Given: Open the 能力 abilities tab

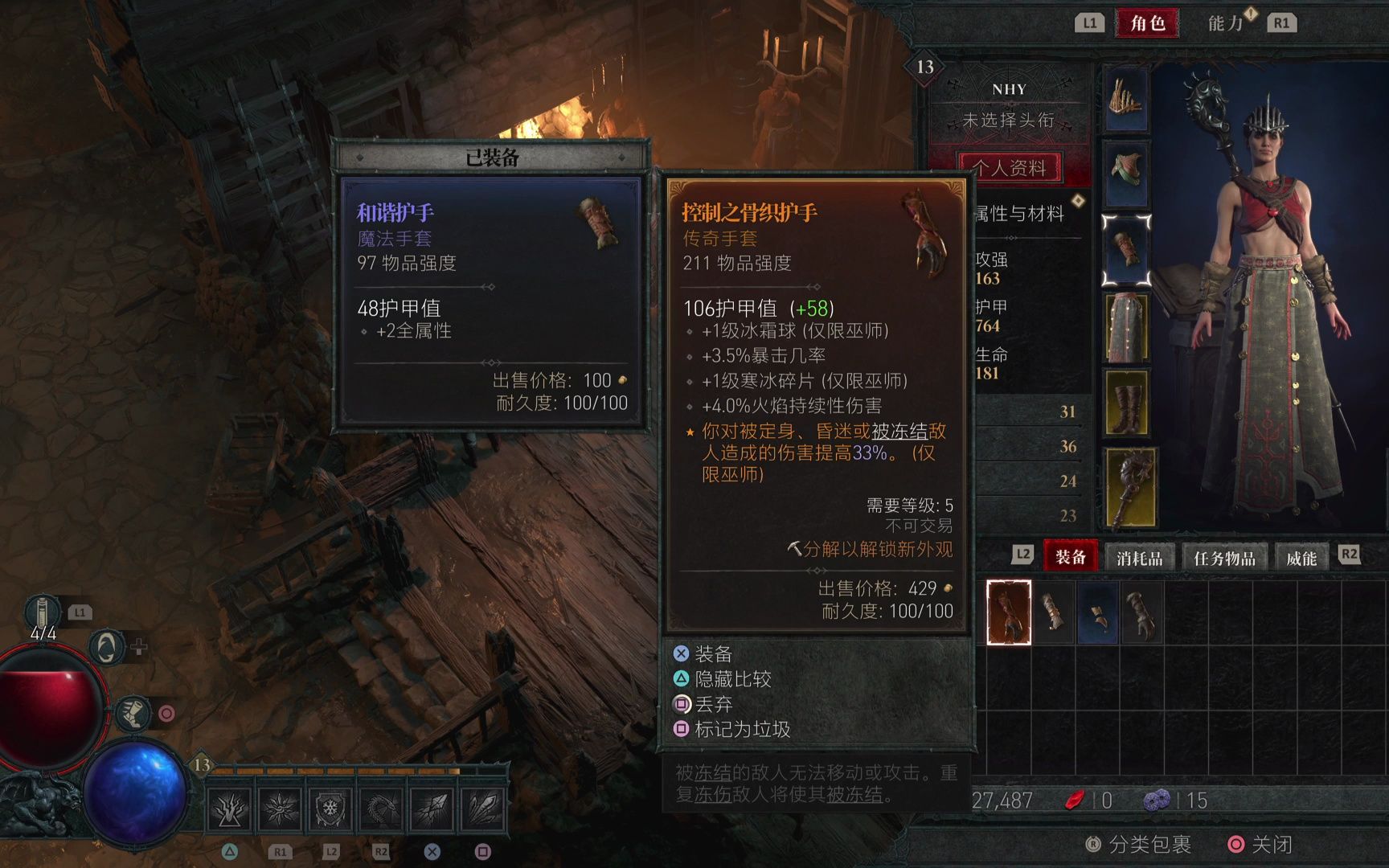Looking at the screenshot, I should point(1225,23).
